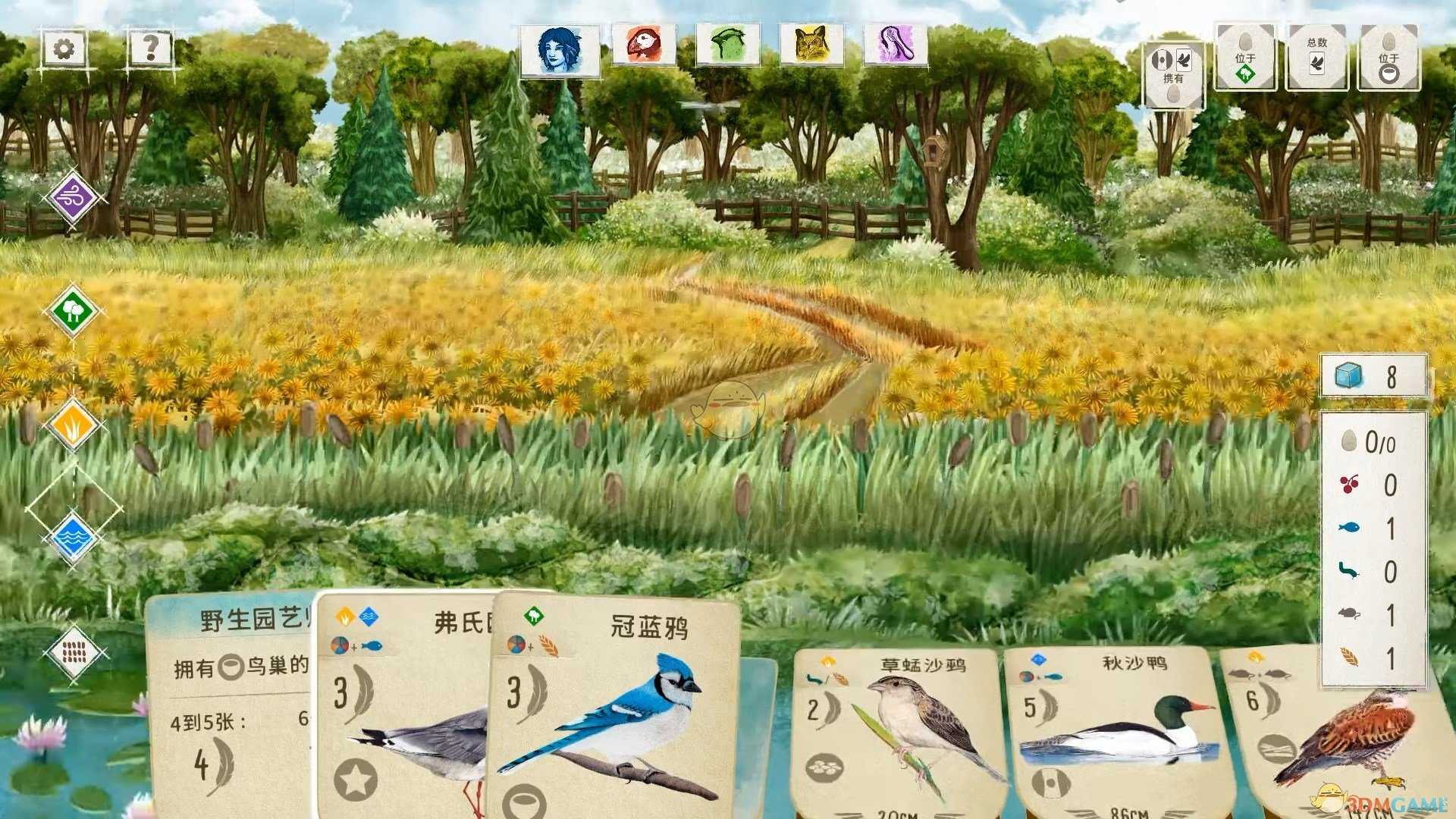The height and width of the screenshot is (819, 1456).
Task: Select the blue-haired player portrait
Action: point(559,49)
